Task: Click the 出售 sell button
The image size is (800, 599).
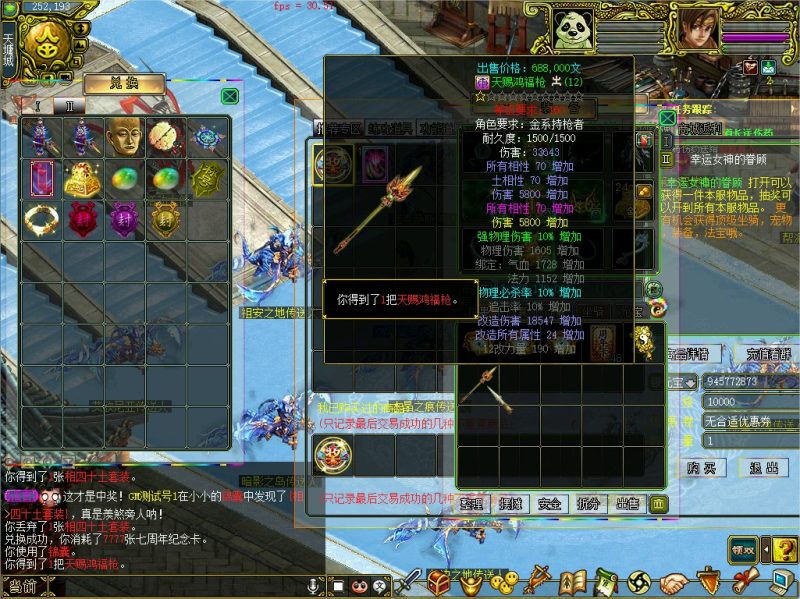Action: [627, 503]
